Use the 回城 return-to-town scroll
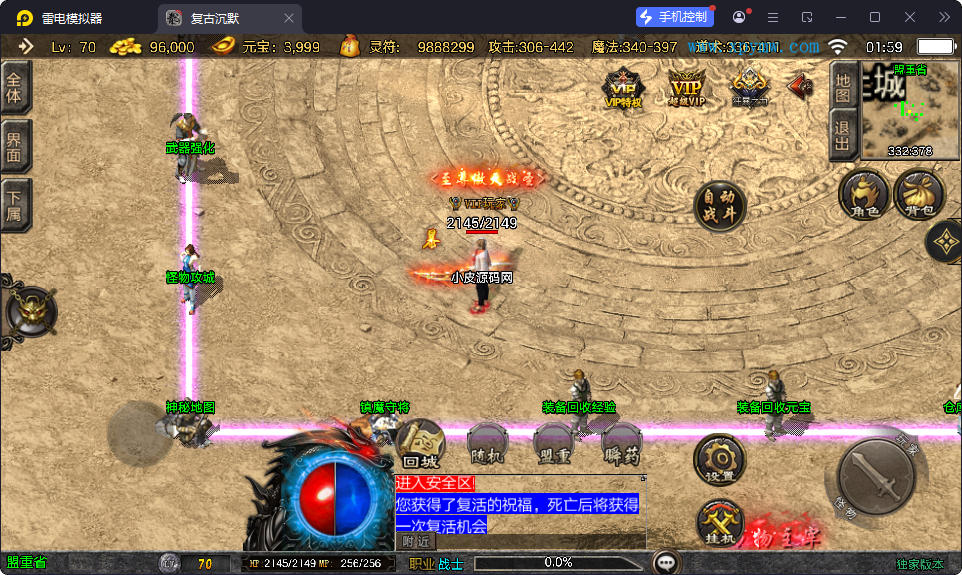Image resolution: width=962 pixels, height=575 pixels. (x=421, y=444)
